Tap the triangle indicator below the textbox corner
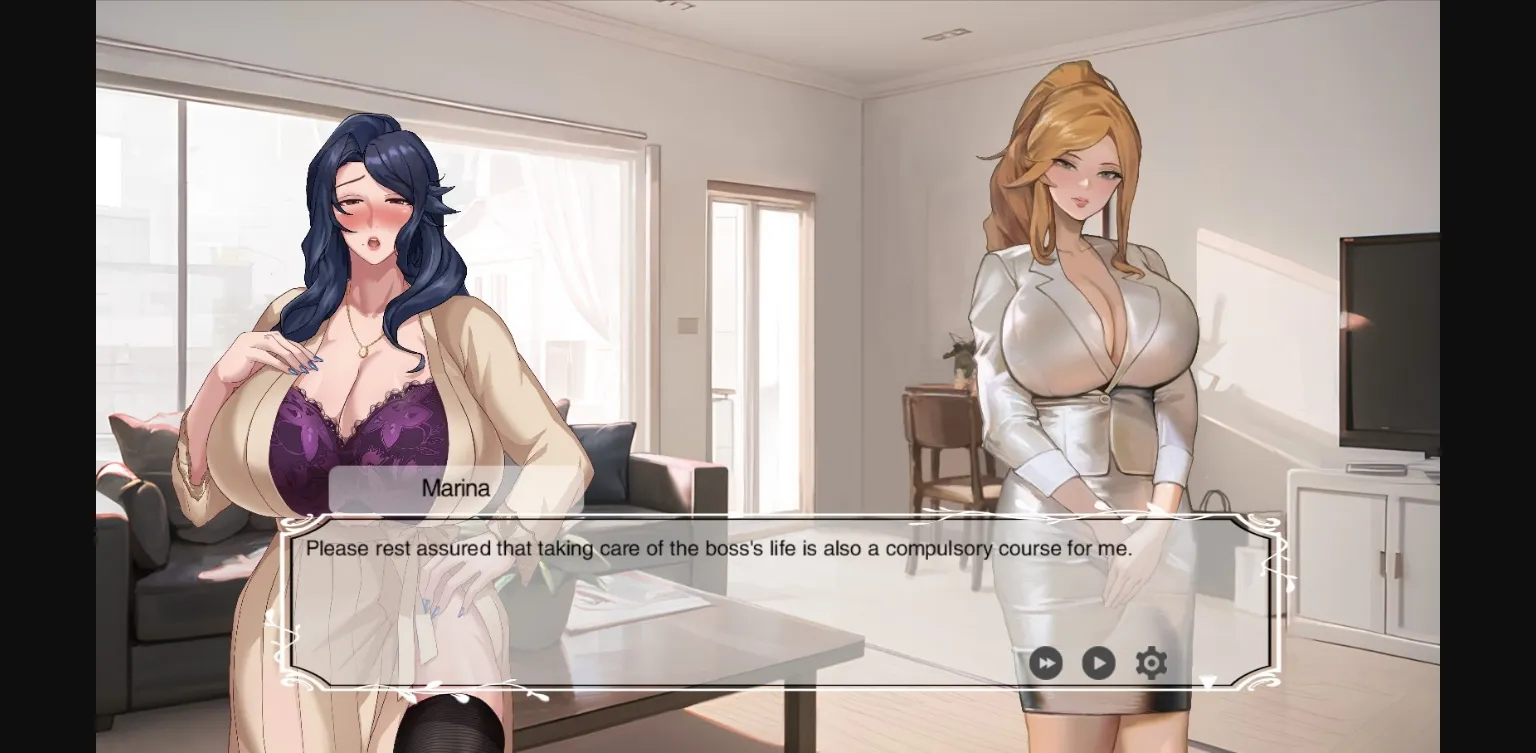 (1208, 682)
